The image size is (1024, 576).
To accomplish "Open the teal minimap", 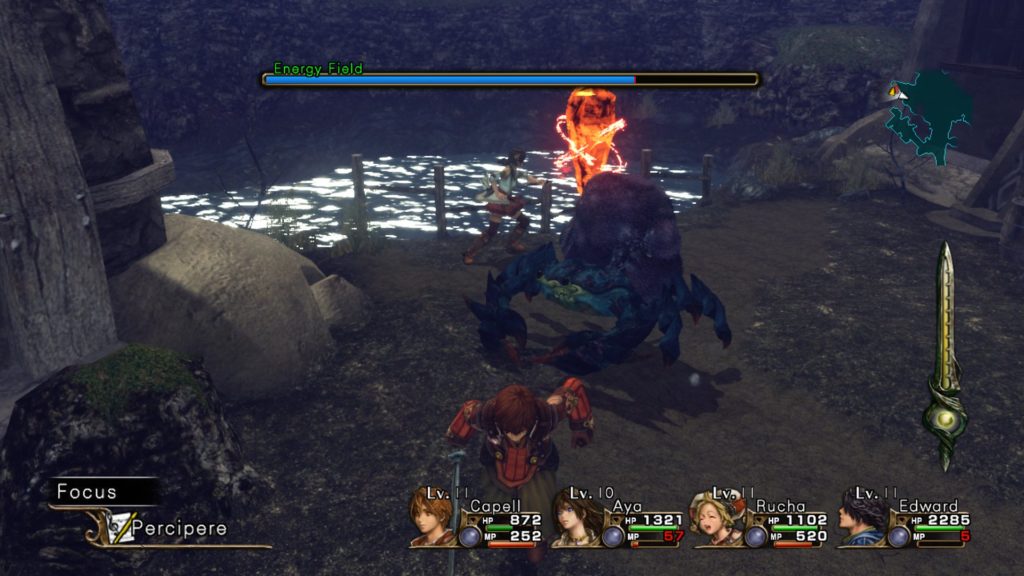I will 929,115.
